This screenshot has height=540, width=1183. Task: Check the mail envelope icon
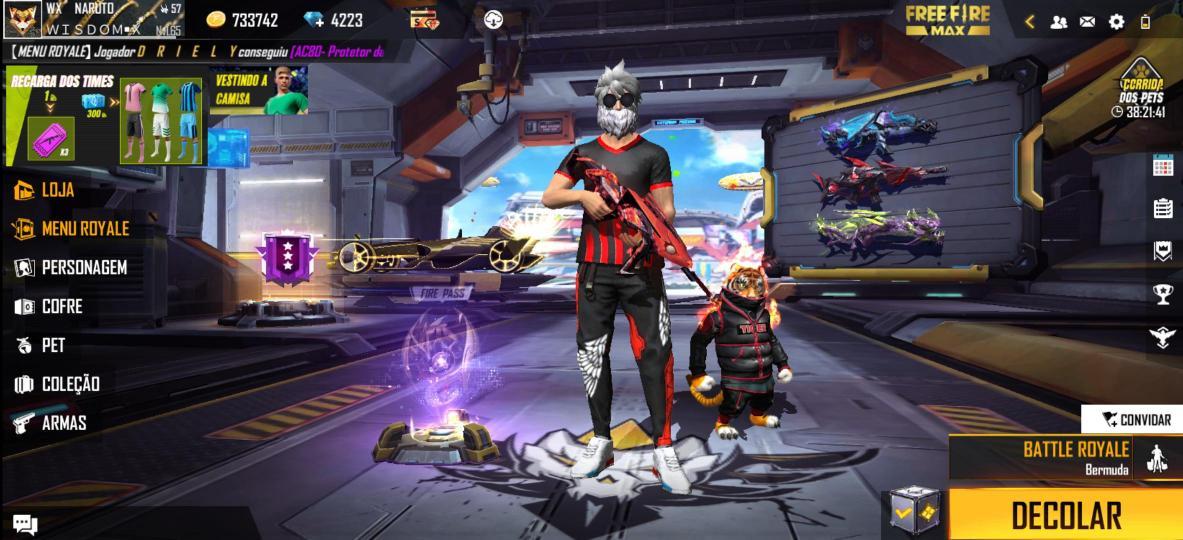coord(1087,21)
